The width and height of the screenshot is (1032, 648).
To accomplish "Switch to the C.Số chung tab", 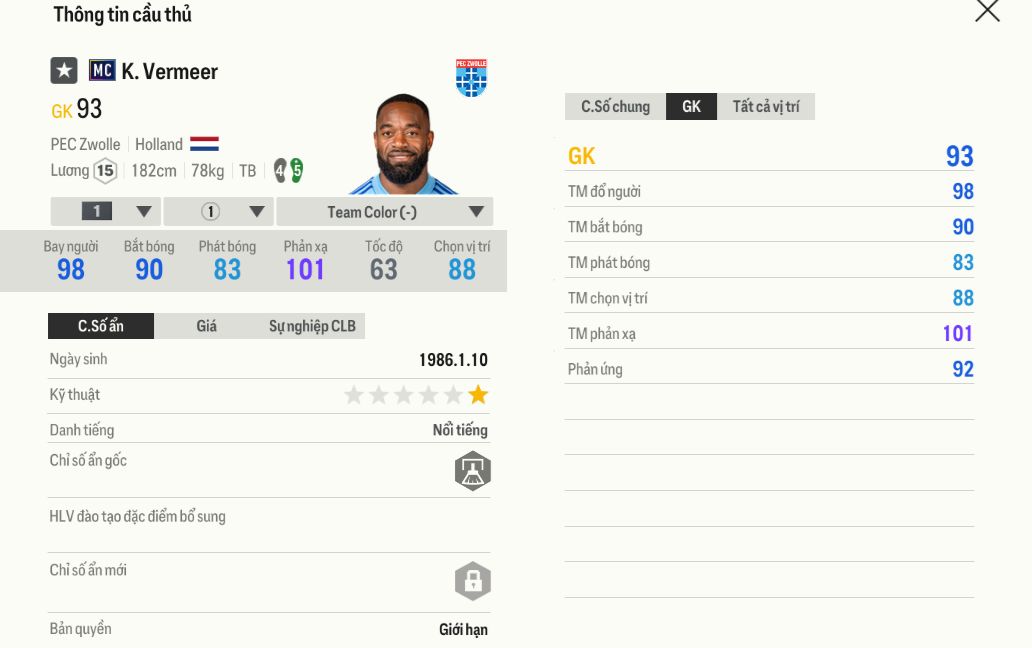I will pyautogui.click(x=615, y=107).
